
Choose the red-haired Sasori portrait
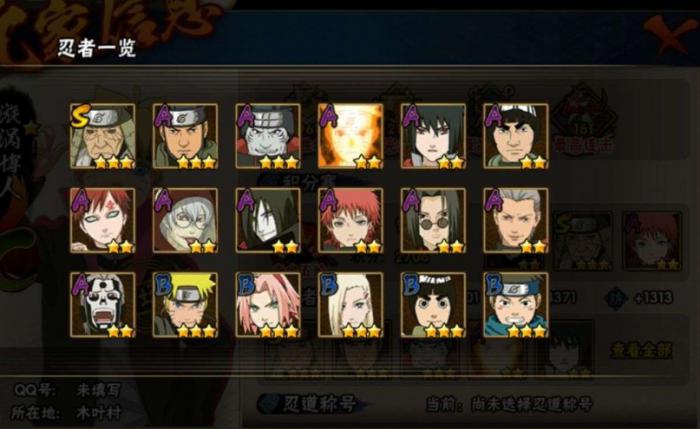click(350, 220)
